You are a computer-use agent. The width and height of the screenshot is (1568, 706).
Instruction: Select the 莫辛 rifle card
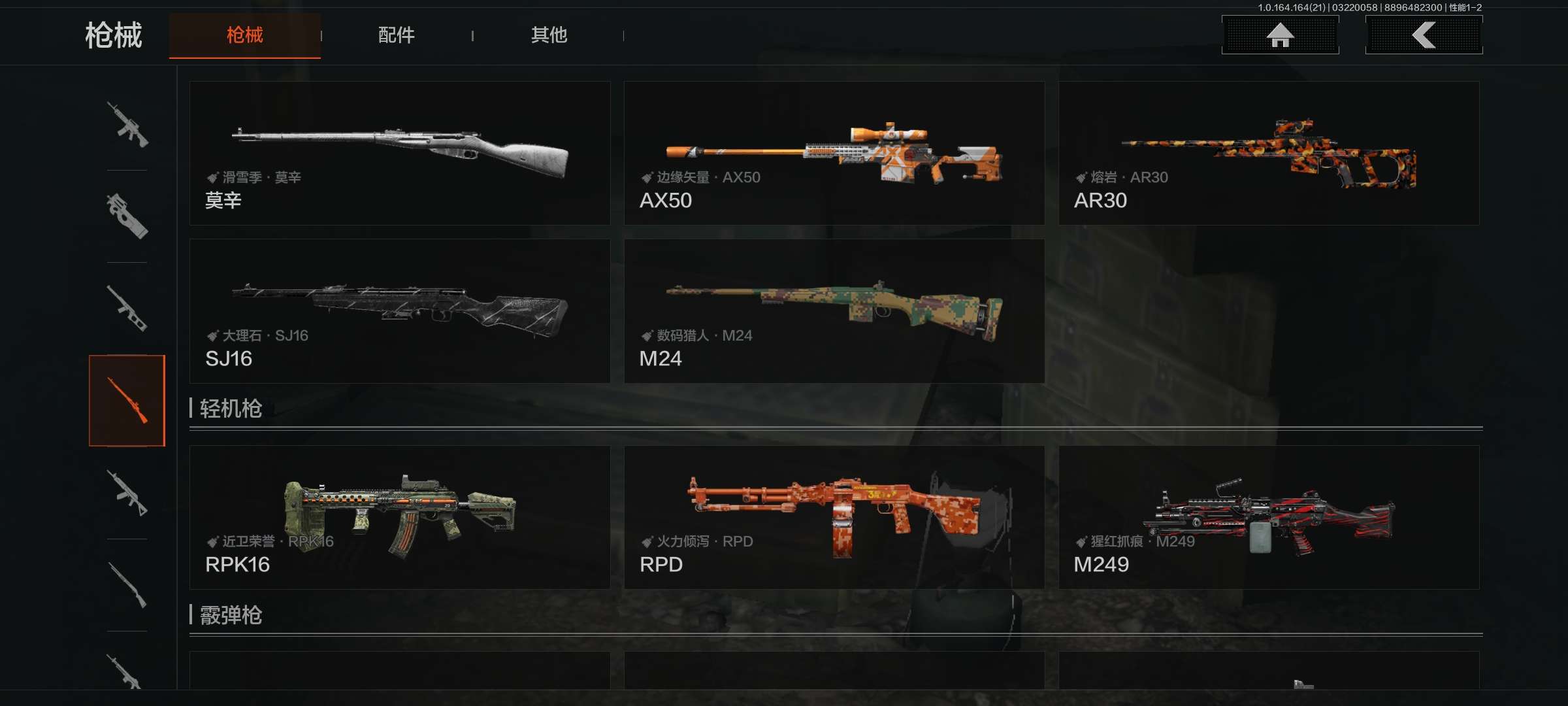399,154
